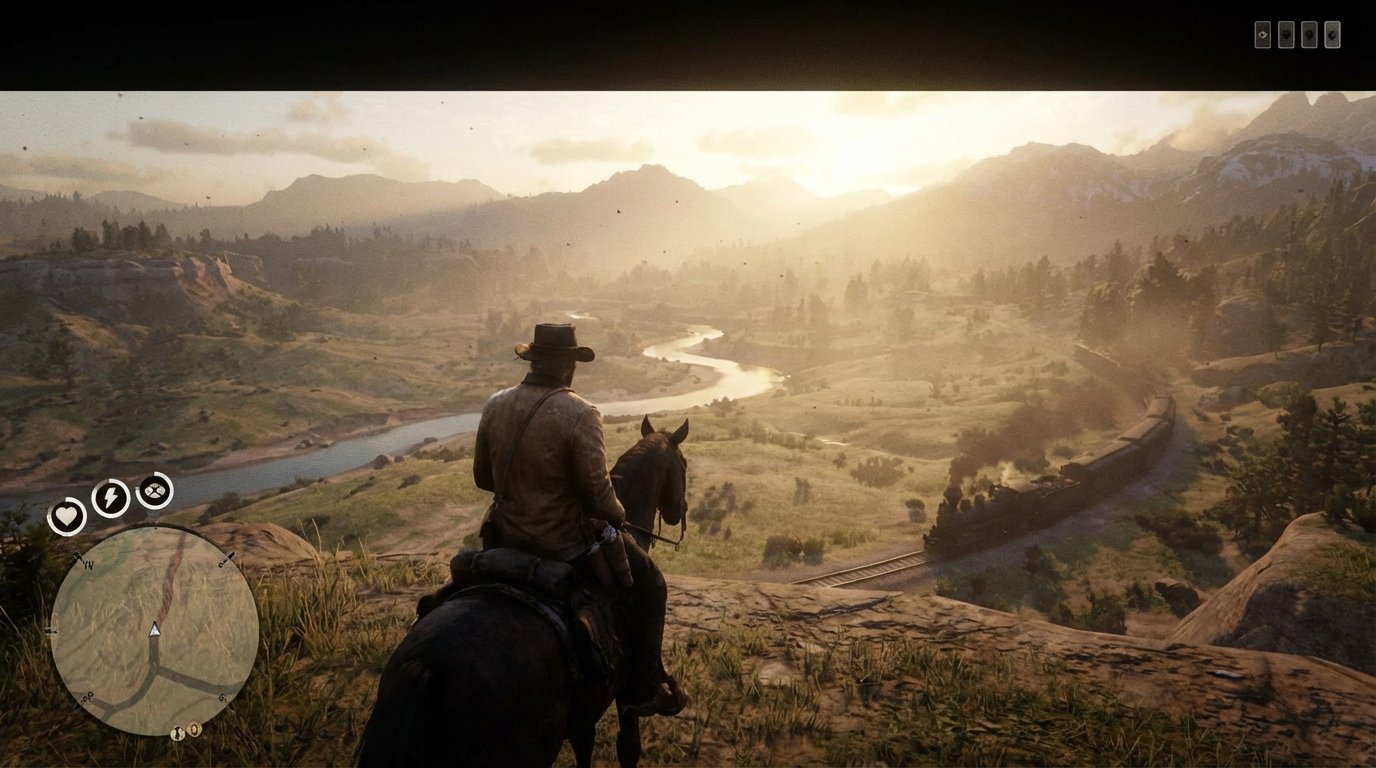Select the fourth ability card
This screenshot has width=1376, height=768.
(x=1333, y=34)
